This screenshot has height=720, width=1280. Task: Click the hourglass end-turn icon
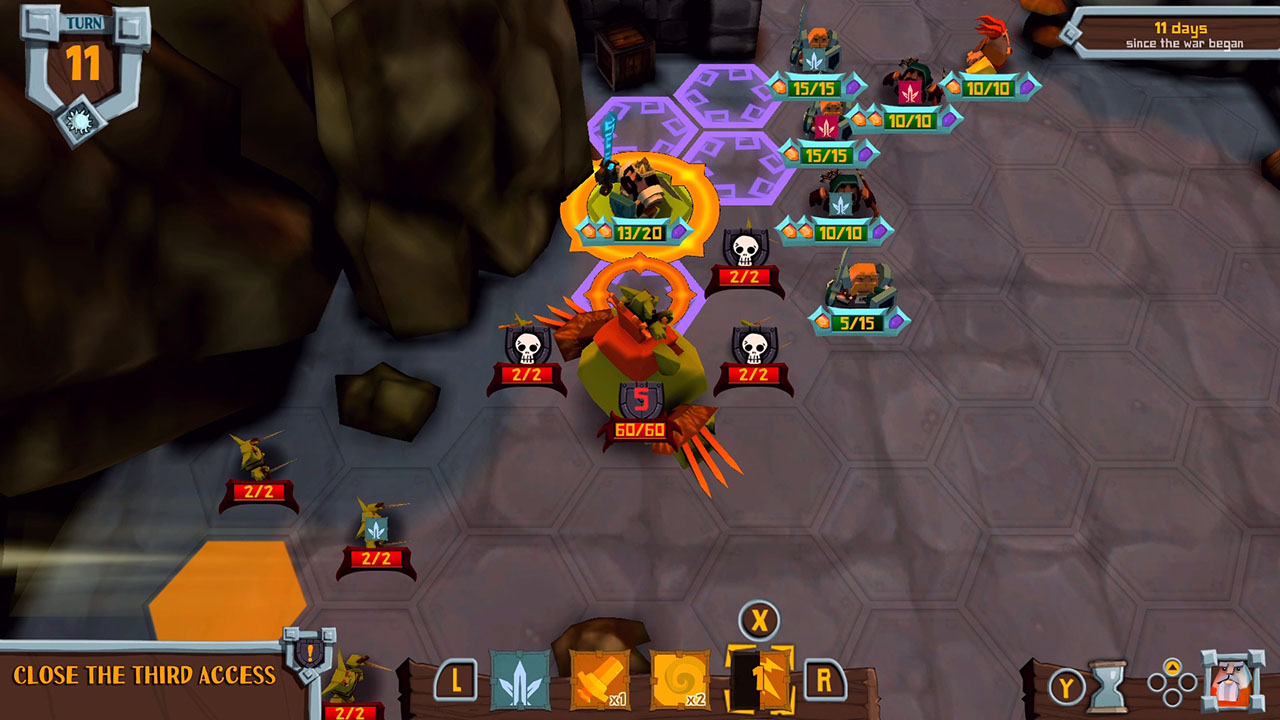tap(1107, 686)
